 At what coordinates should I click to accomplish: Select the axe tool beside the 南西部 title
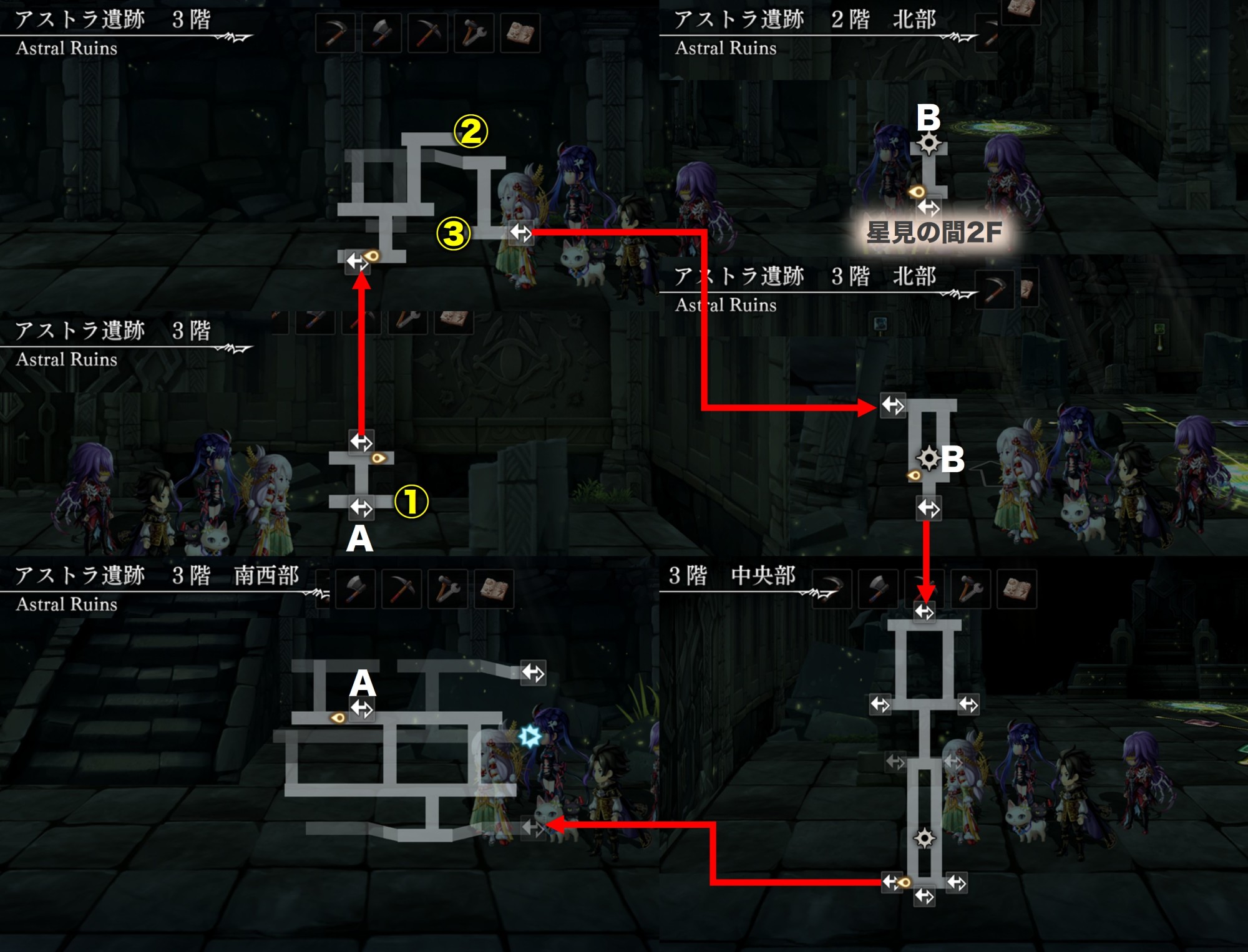point(356,588)
